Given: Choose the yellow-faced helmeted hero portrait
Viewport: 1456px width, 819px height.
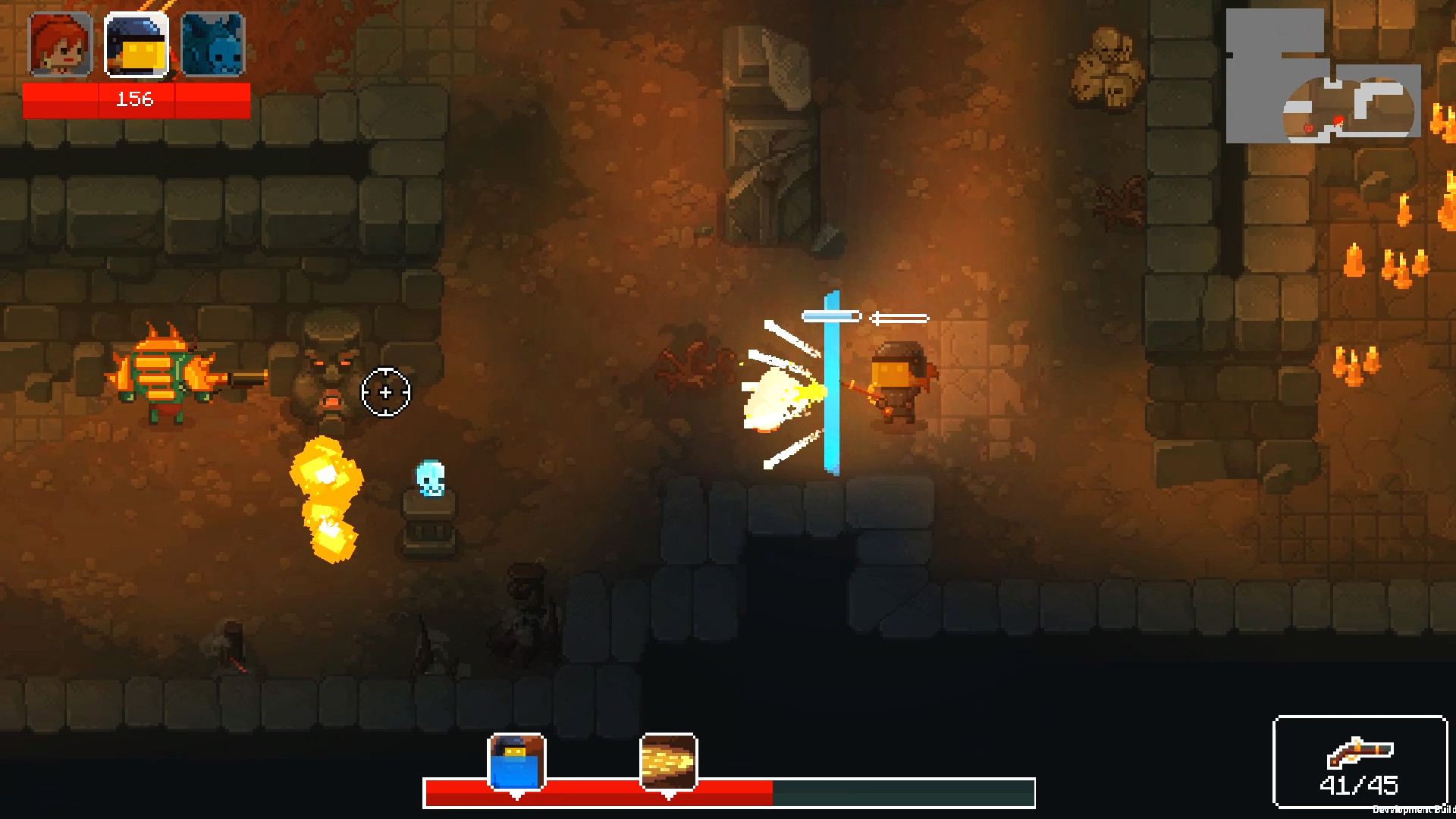Looking at the screenshot, I should pos(136,45).
